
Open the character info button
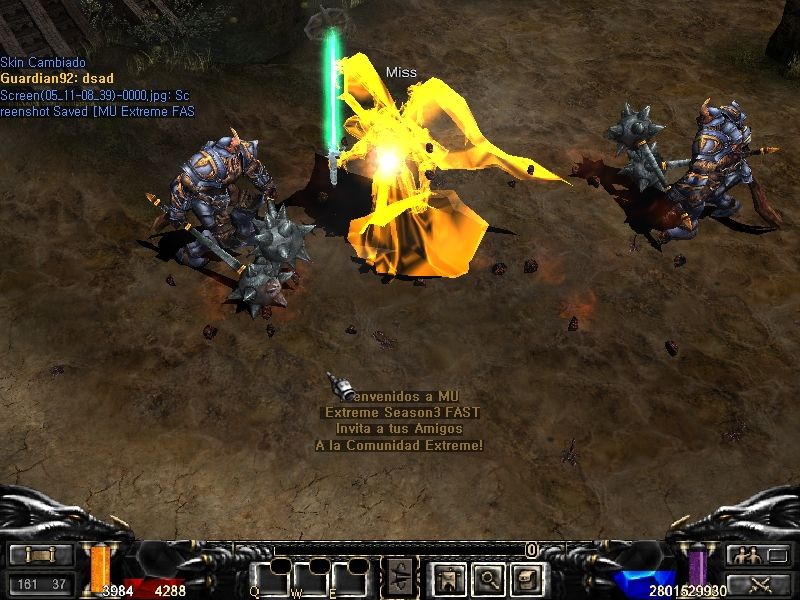pyautogui.click(x=446, y=577)
